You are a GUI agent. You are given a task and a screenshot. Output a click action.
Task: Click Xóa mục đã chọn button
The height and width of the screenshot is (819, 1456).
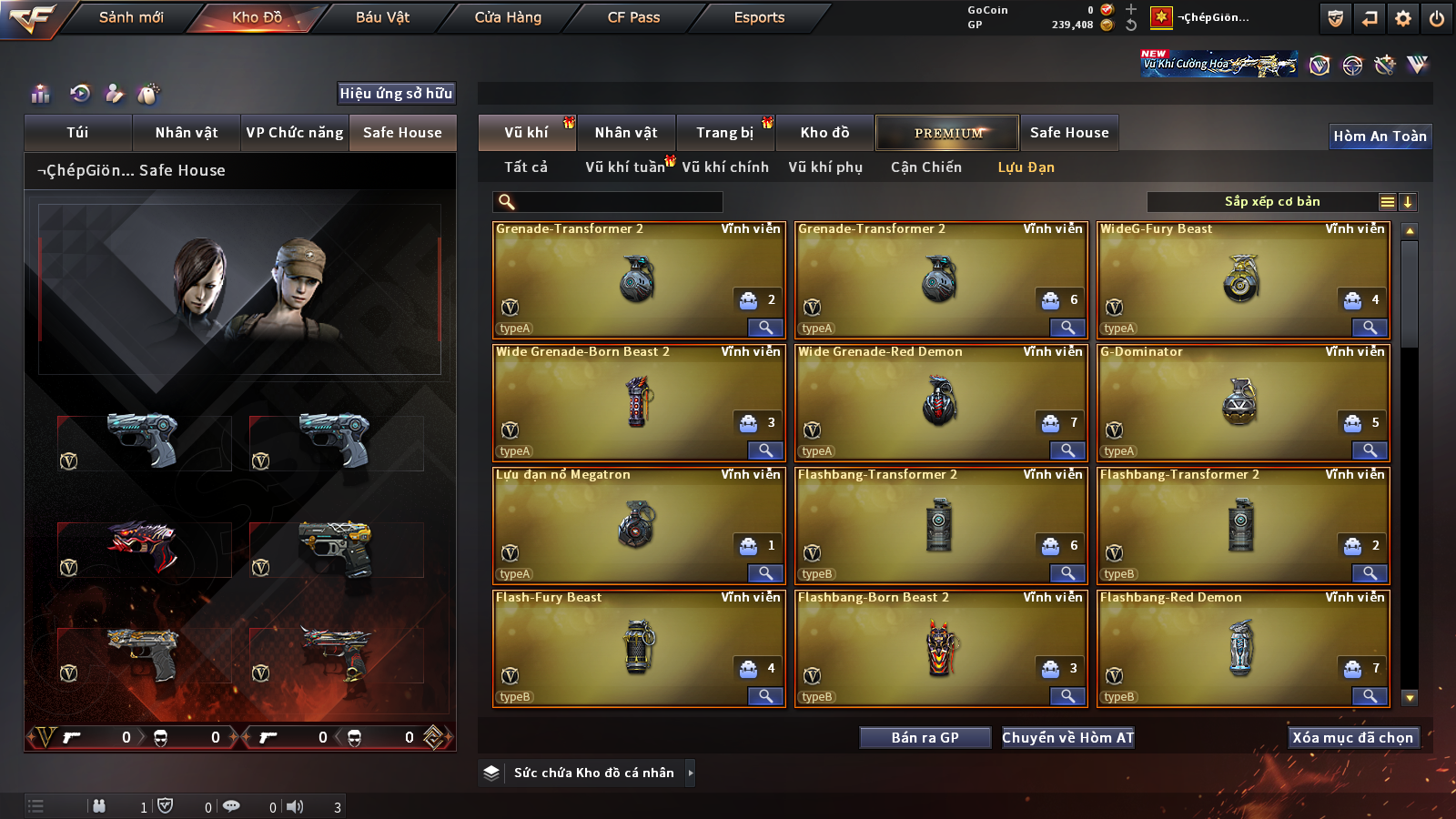(1352, 738)
